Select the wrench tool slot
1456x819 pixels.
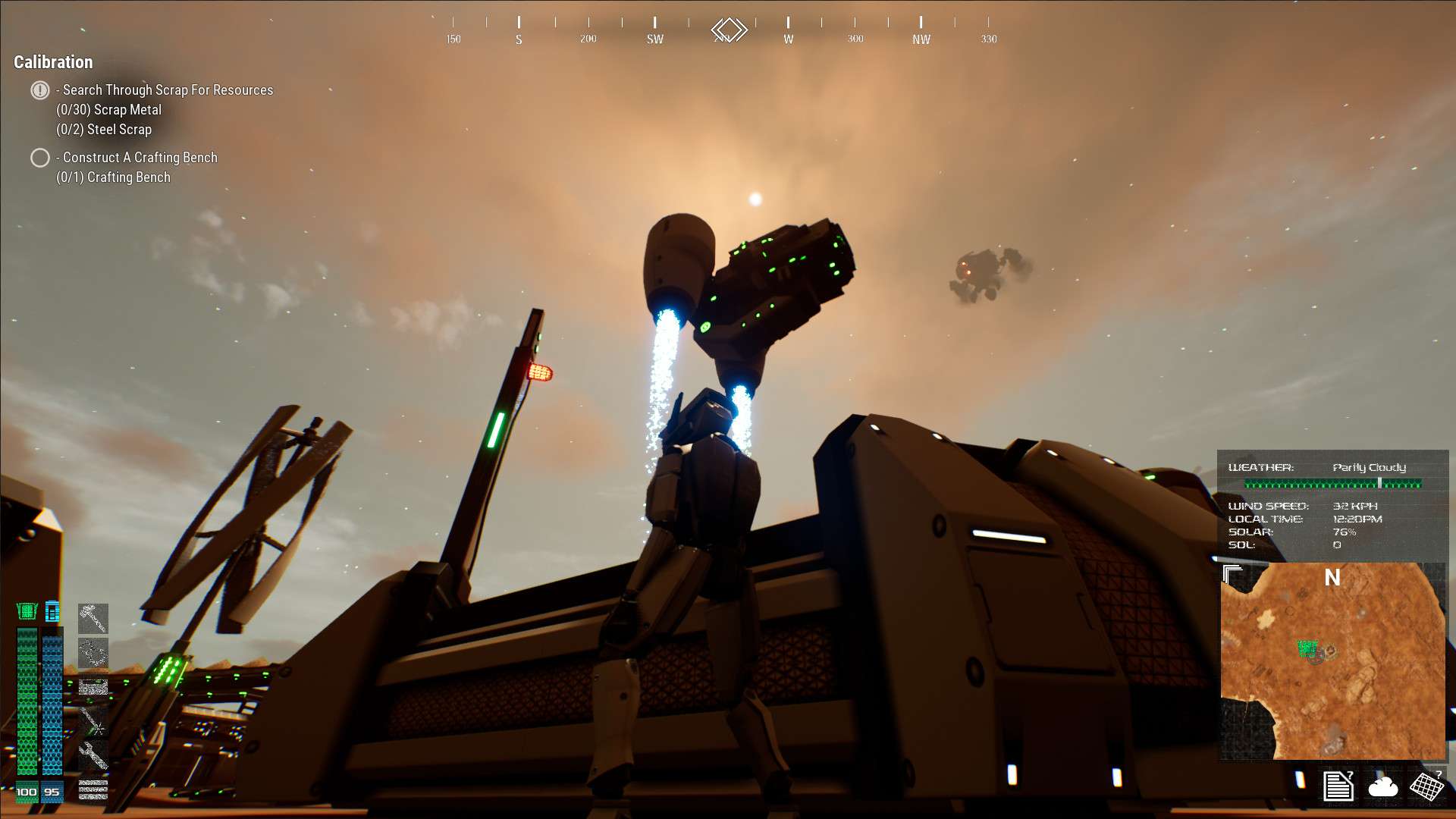93,755
